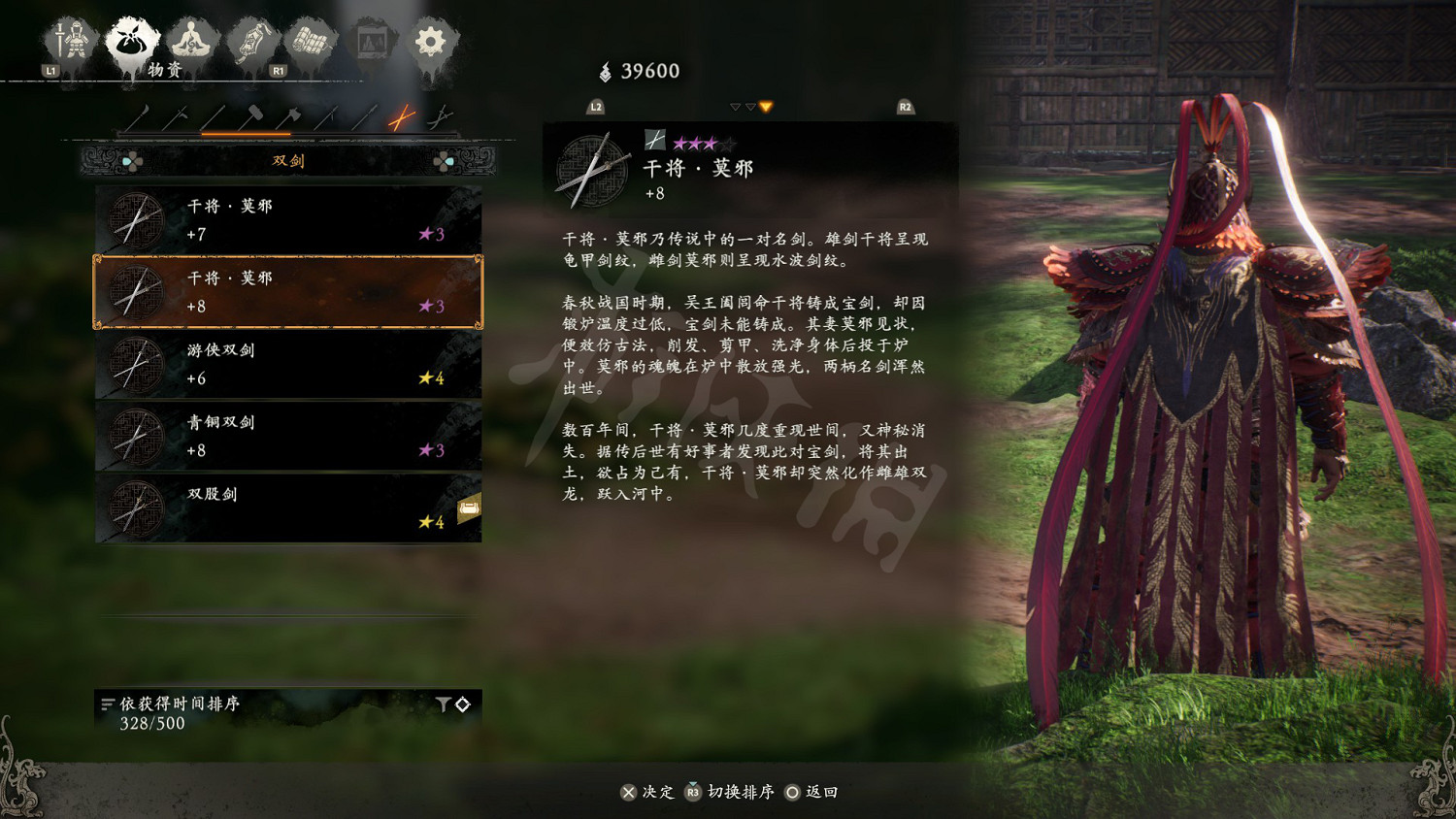Viewport: 1456px width, 819px height.
Task: Open the photo gallery icon in the top bar
Action: coord(371,41)
